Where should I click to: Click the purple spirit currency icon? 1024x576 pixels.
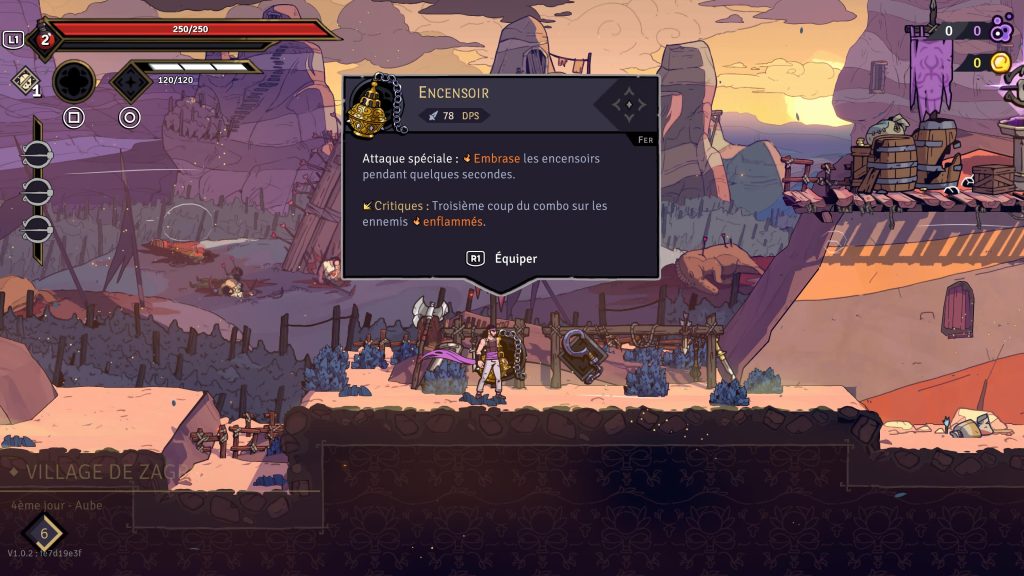tap(1001, 32)
